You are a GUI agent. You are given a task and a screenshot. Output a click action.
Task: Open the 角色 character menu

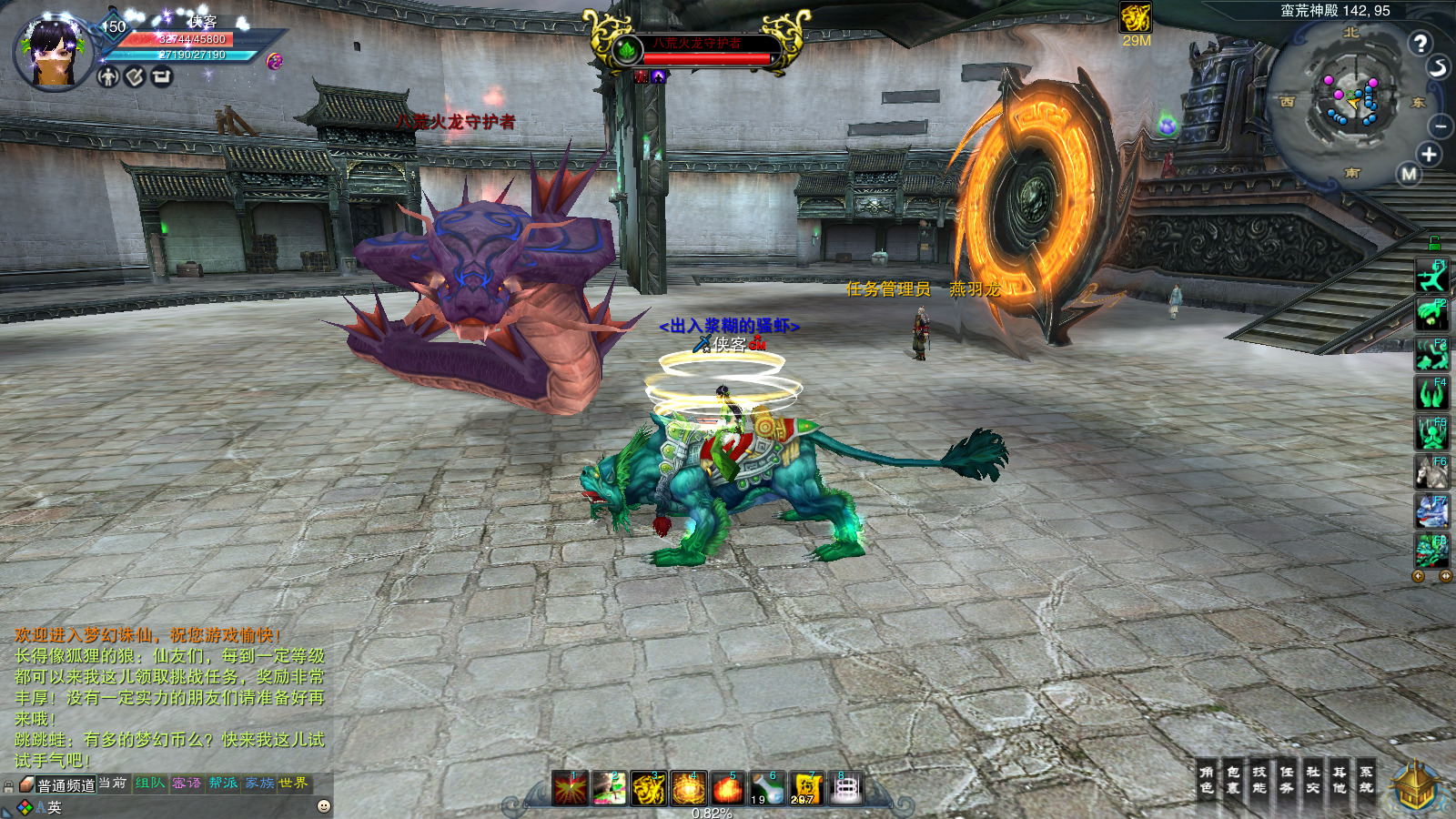pos(1207,780)
